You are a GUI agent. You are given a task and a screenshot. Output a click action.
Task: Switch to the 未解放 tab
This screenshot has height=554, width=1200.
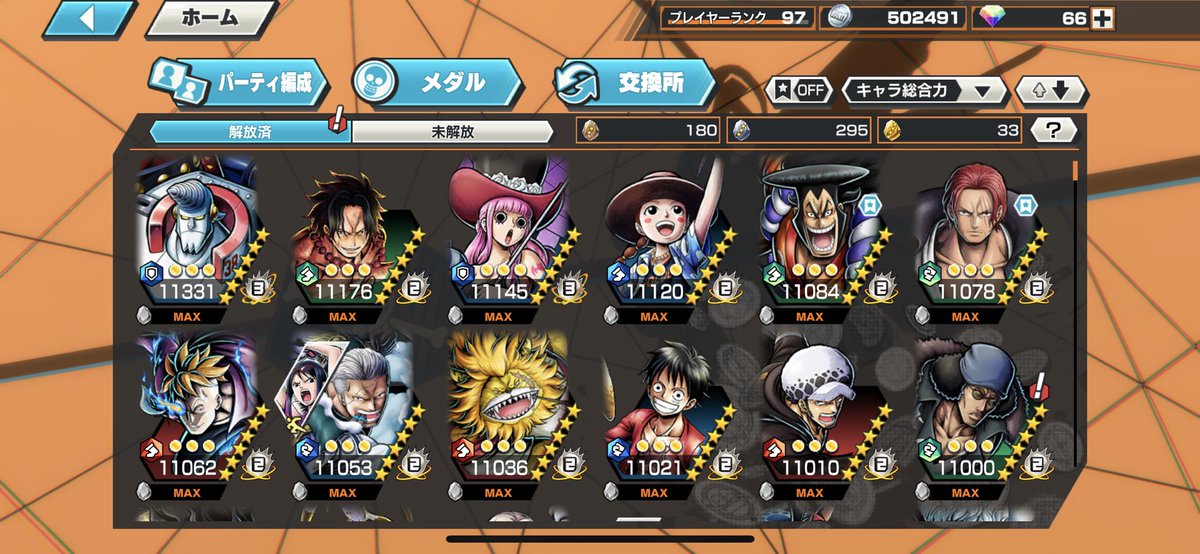coord(452,131)
